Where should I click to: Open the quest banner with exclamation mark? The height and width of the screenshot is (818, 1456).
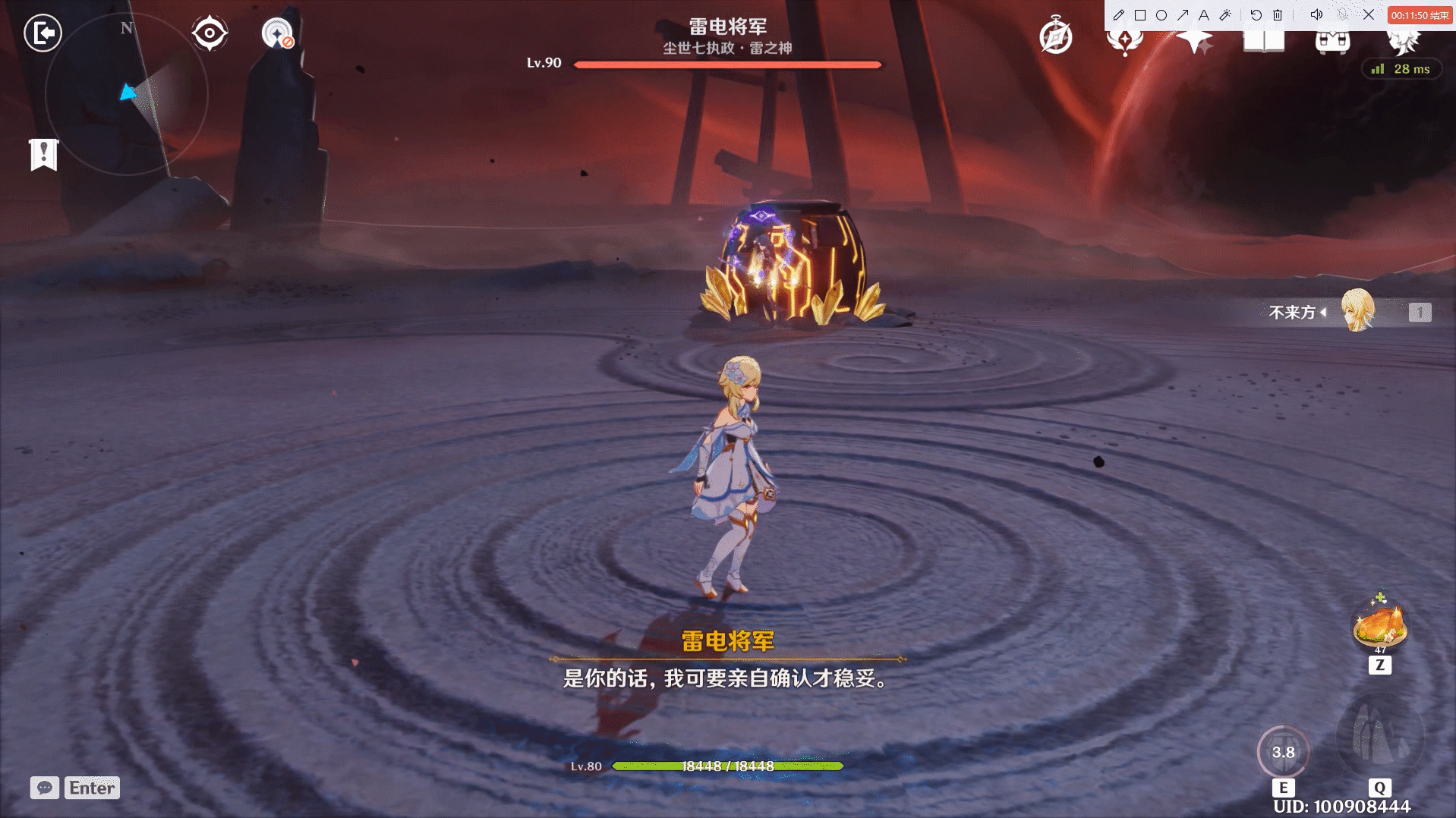44,155
